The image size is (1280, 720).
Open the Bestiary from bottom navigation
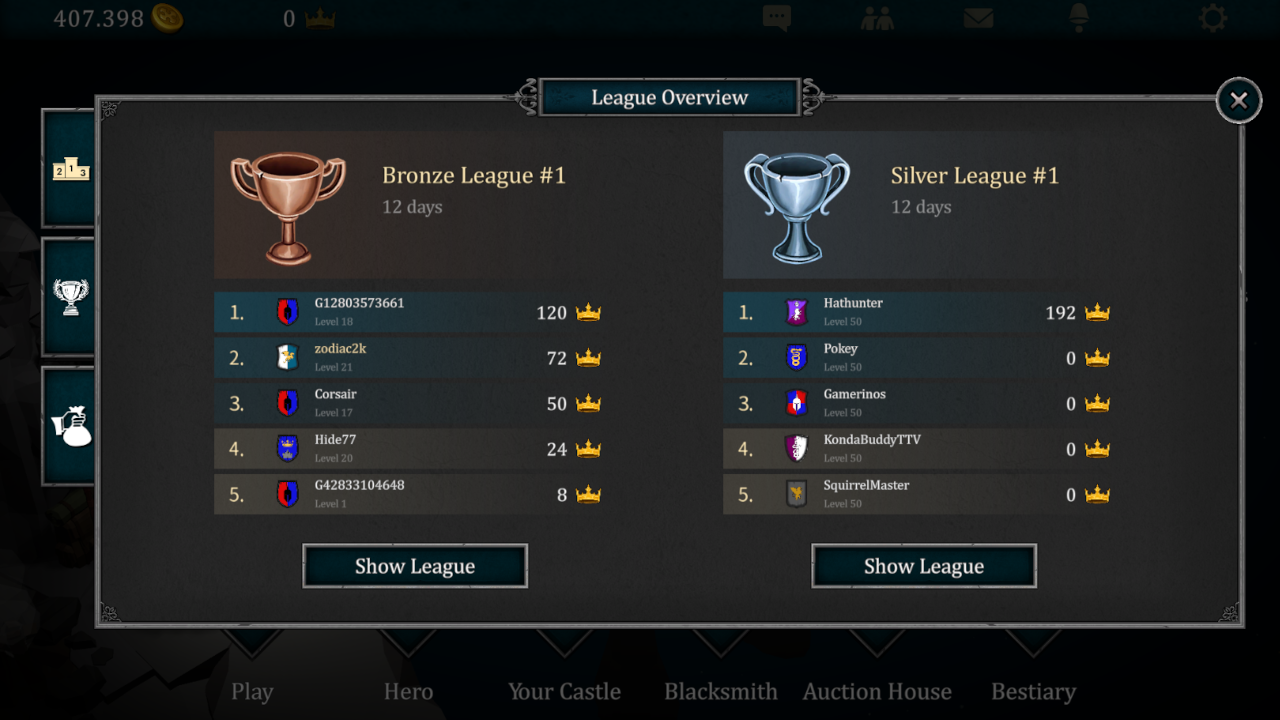pyautogui.click(x=1034, y=691)
